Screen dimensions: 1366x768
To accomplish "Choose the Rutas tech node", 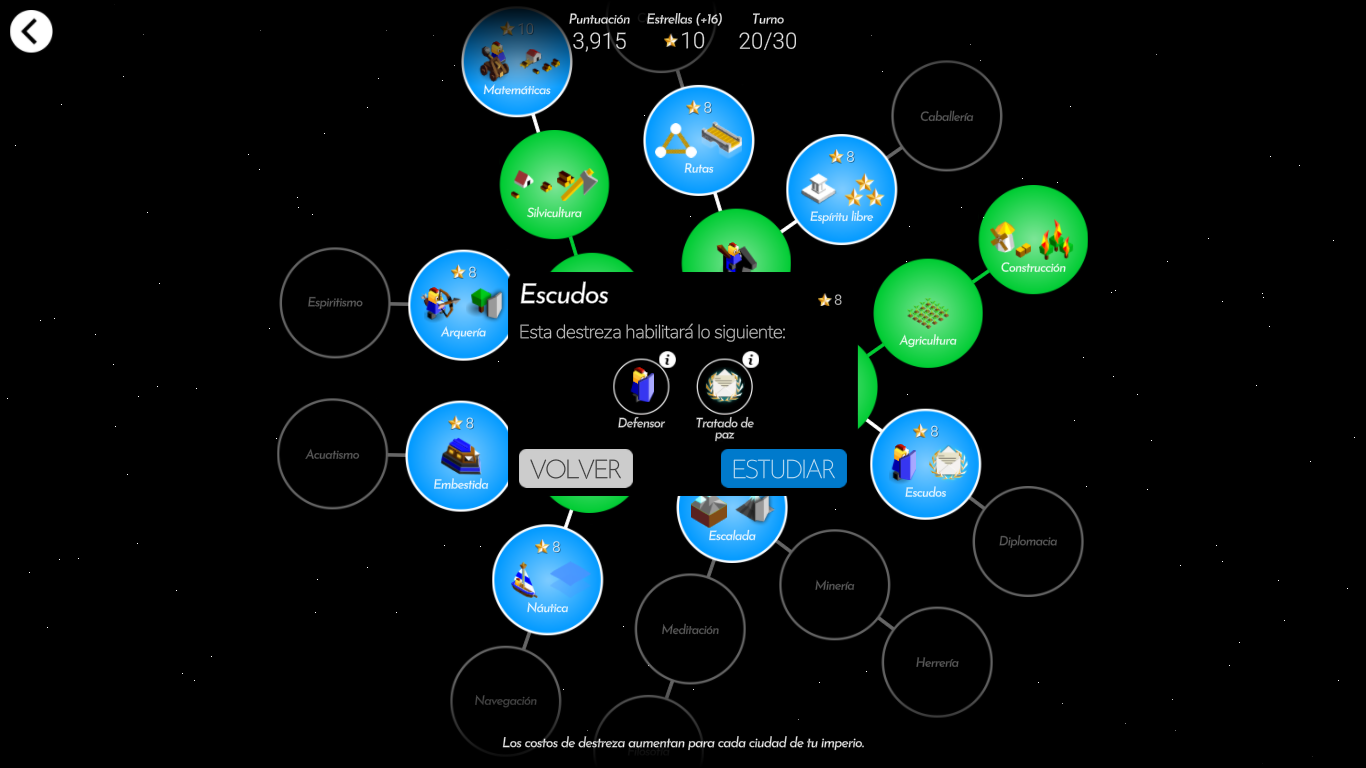I will (x=698, y=141).
